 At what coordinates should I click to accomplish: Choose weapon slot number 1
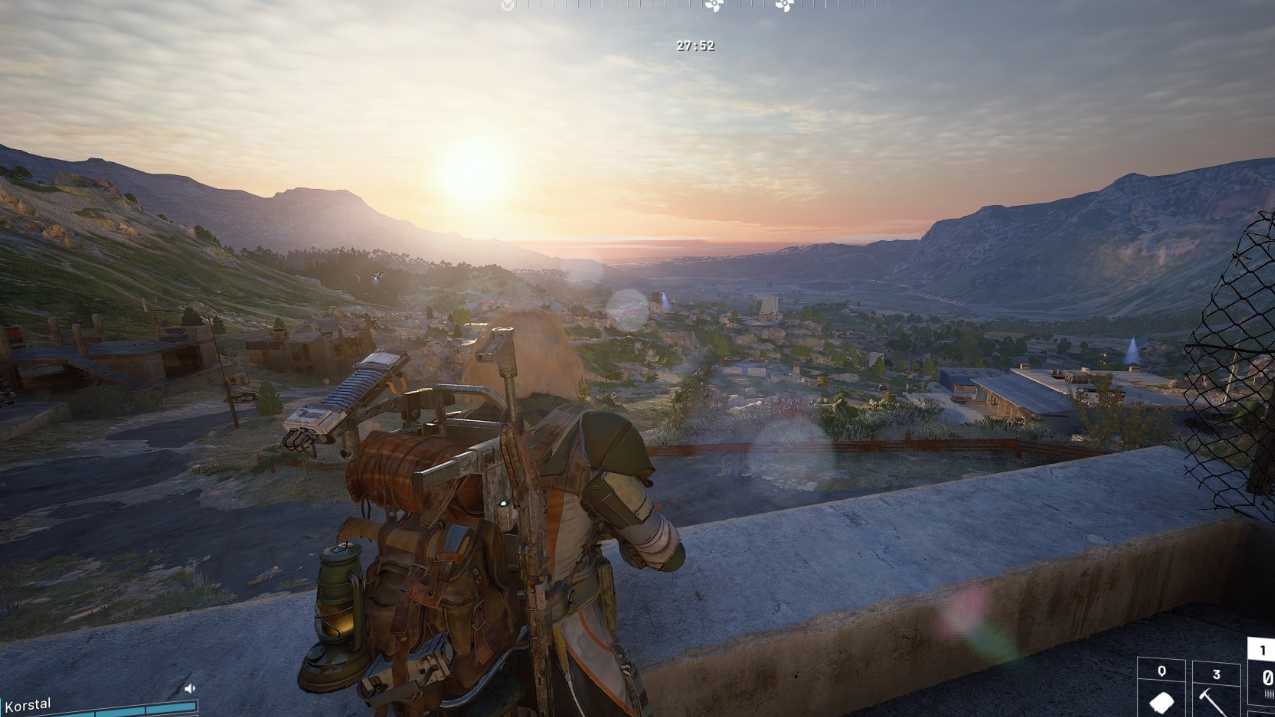click(x=1262, y=680)
